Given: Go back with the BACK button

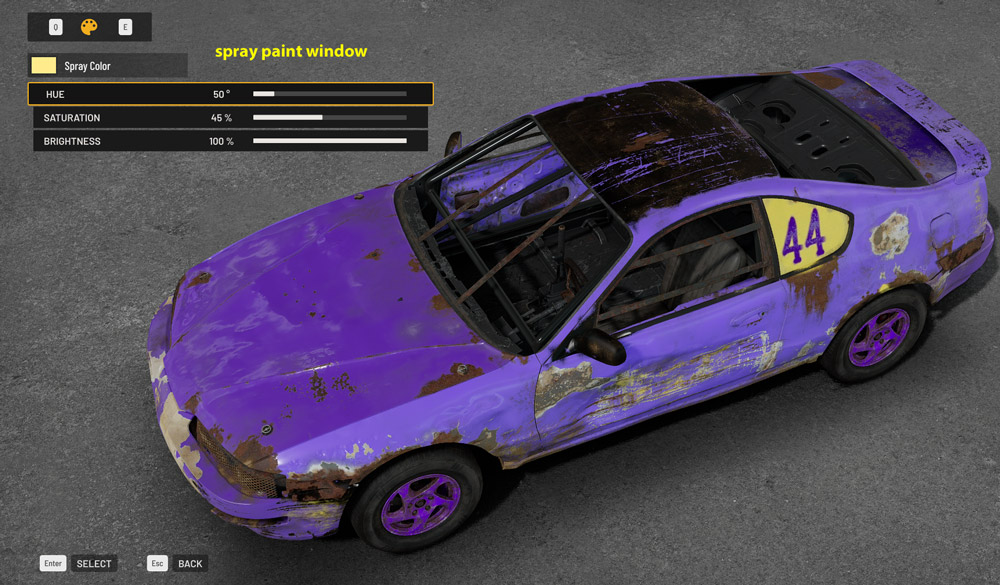Looking at the screenshot, I should pyautogui.click(x=190, y=564).
